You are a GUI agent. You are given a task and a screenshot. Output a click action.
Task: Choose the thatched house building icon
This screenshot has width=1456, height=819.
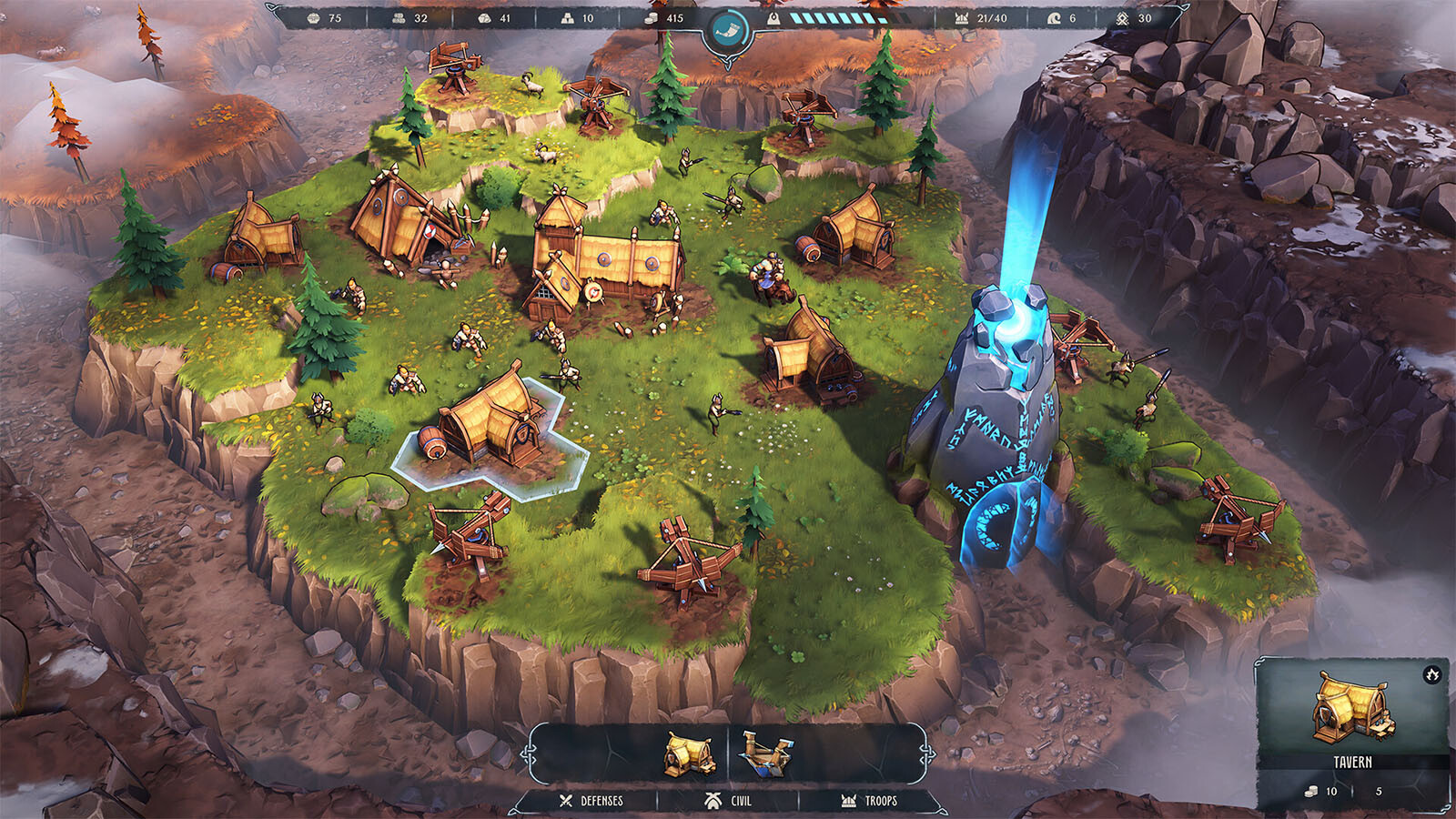coord(689,754)
